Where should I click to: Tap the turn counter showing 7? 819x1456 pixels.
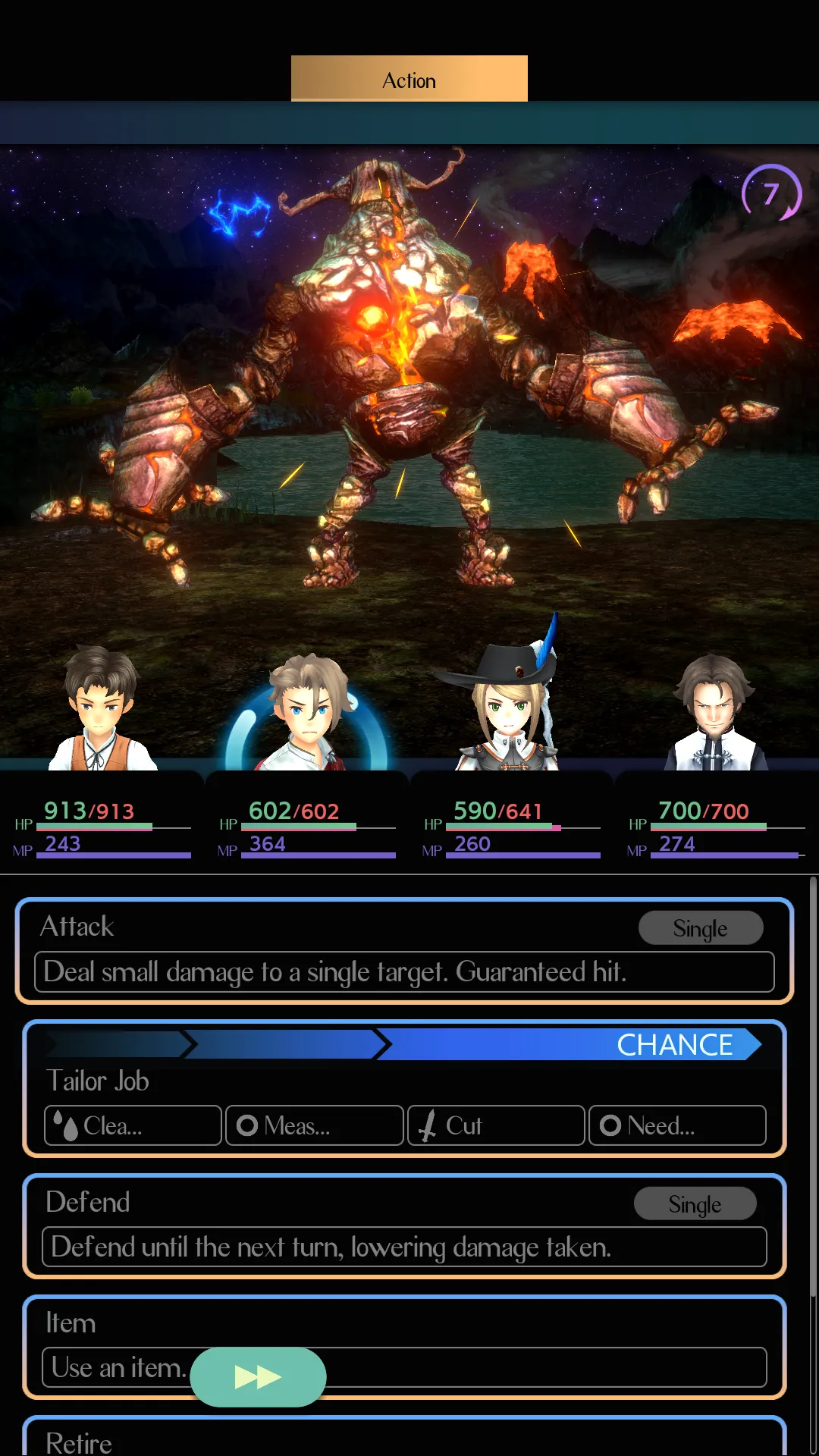pyautogui.click(x=771, y=193)
